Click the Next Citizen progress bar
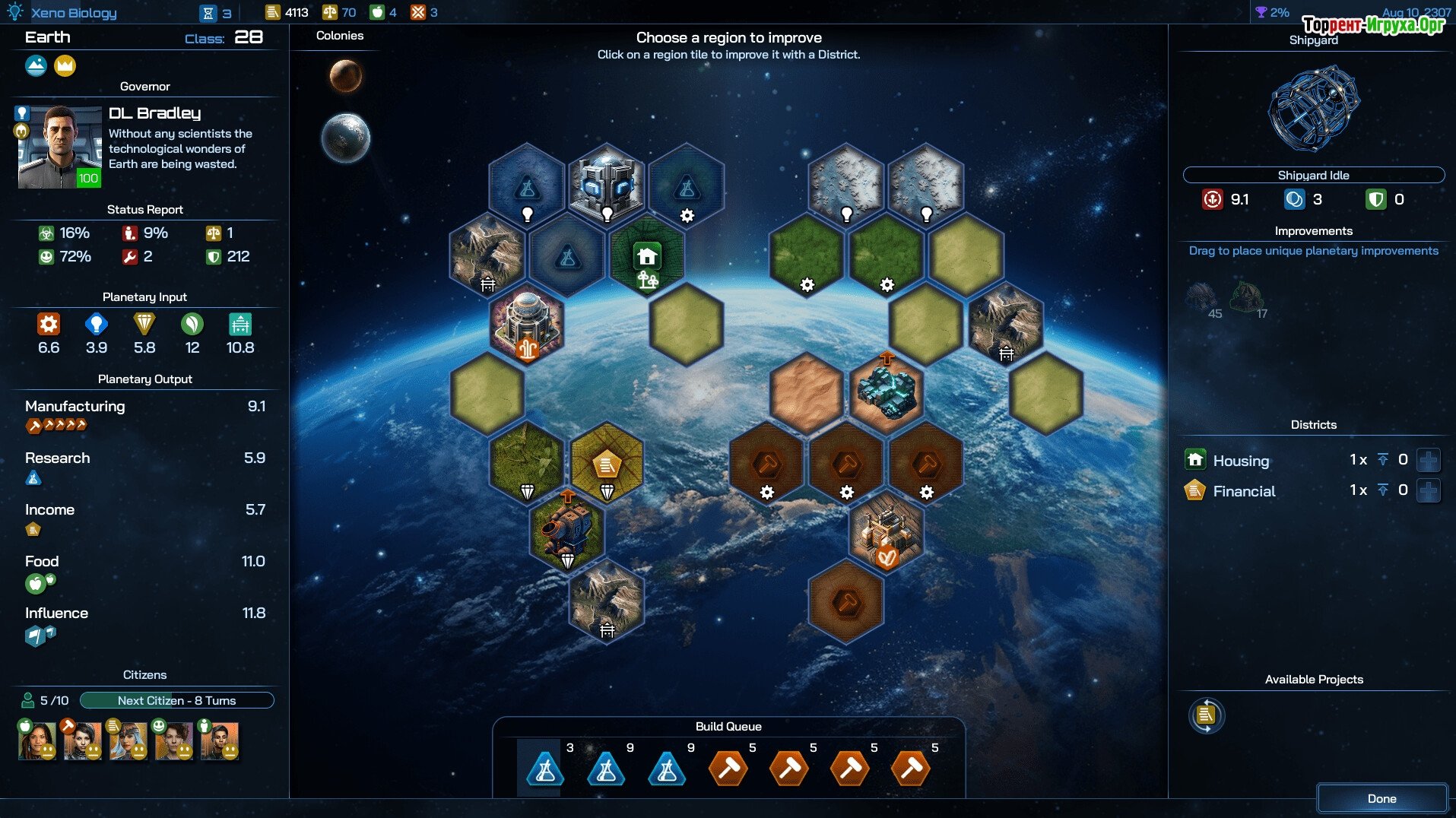1456x818 pixels. click(176, 700)
